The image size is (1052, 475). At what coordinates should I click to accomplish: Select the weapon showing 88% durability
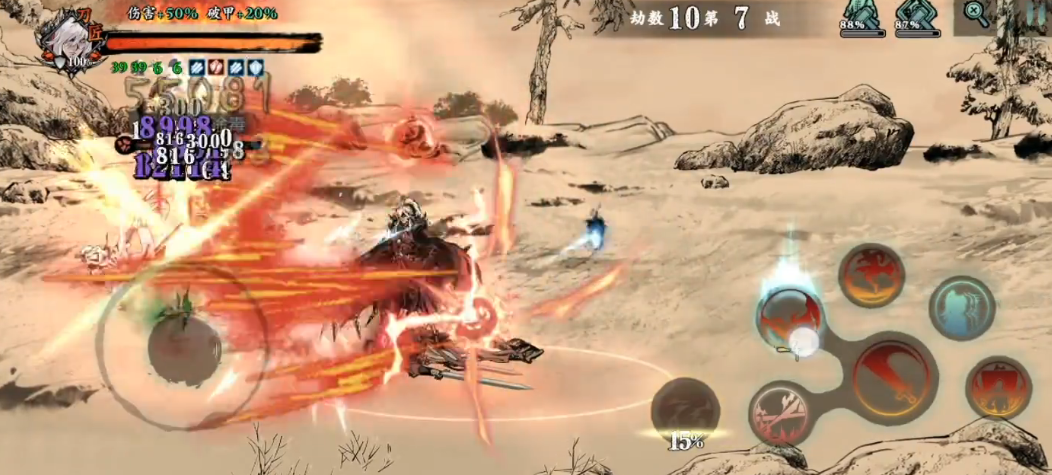(x=859, y=17)
